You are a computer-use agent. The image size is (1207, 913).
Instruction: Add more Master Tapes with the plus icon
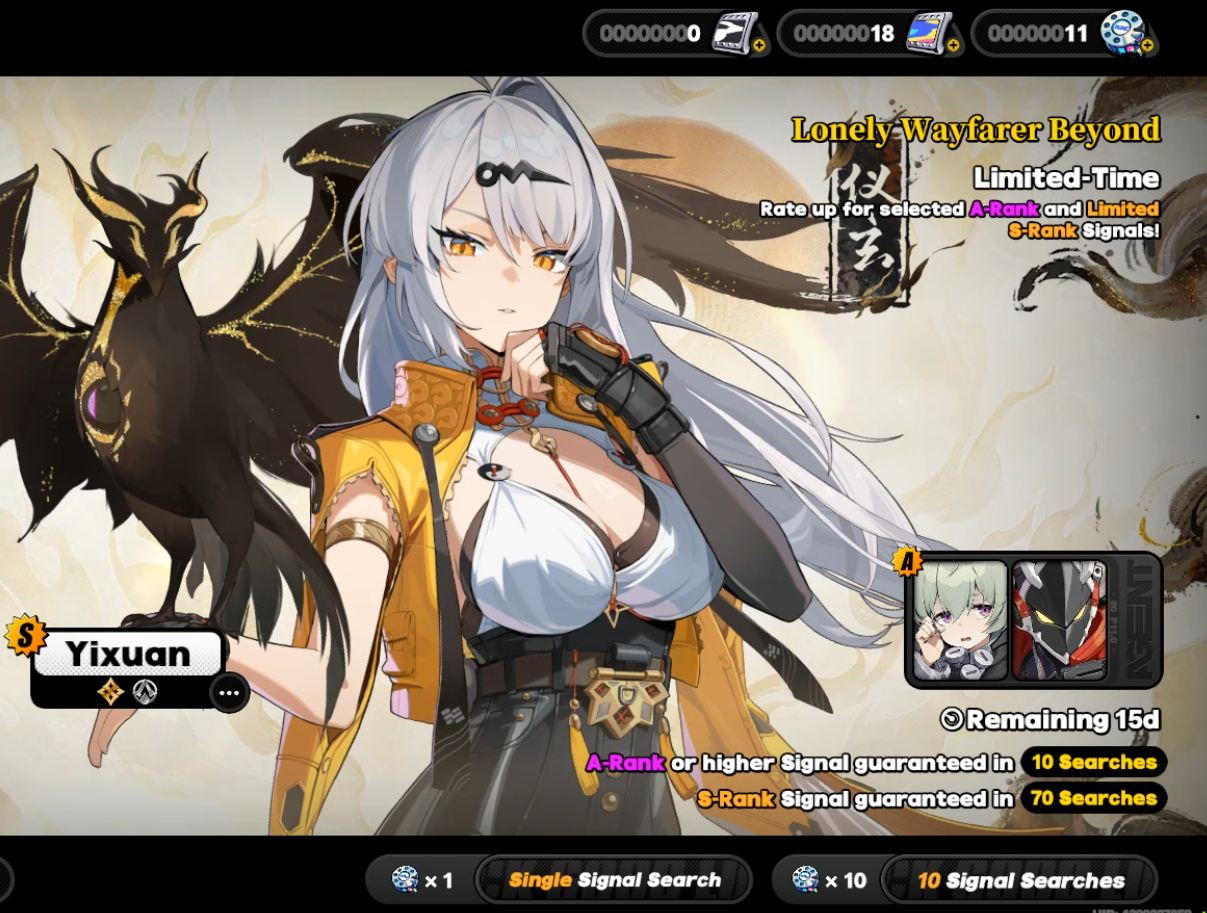(x=759, y=46)
